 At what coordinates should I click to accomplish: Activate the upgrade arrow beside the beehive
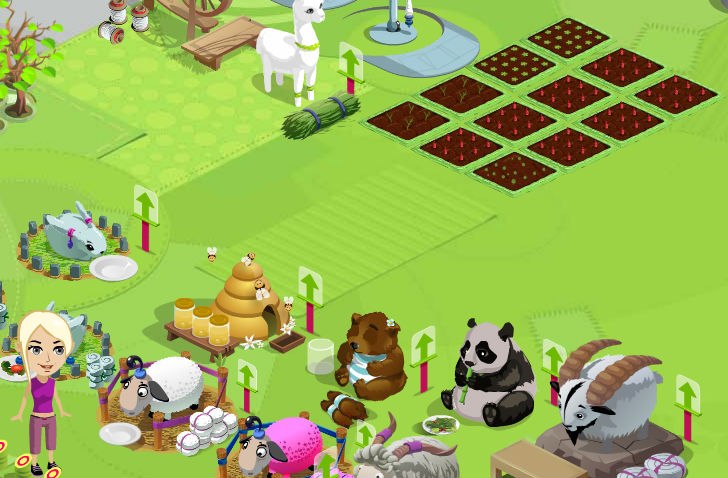click(310, 287)
